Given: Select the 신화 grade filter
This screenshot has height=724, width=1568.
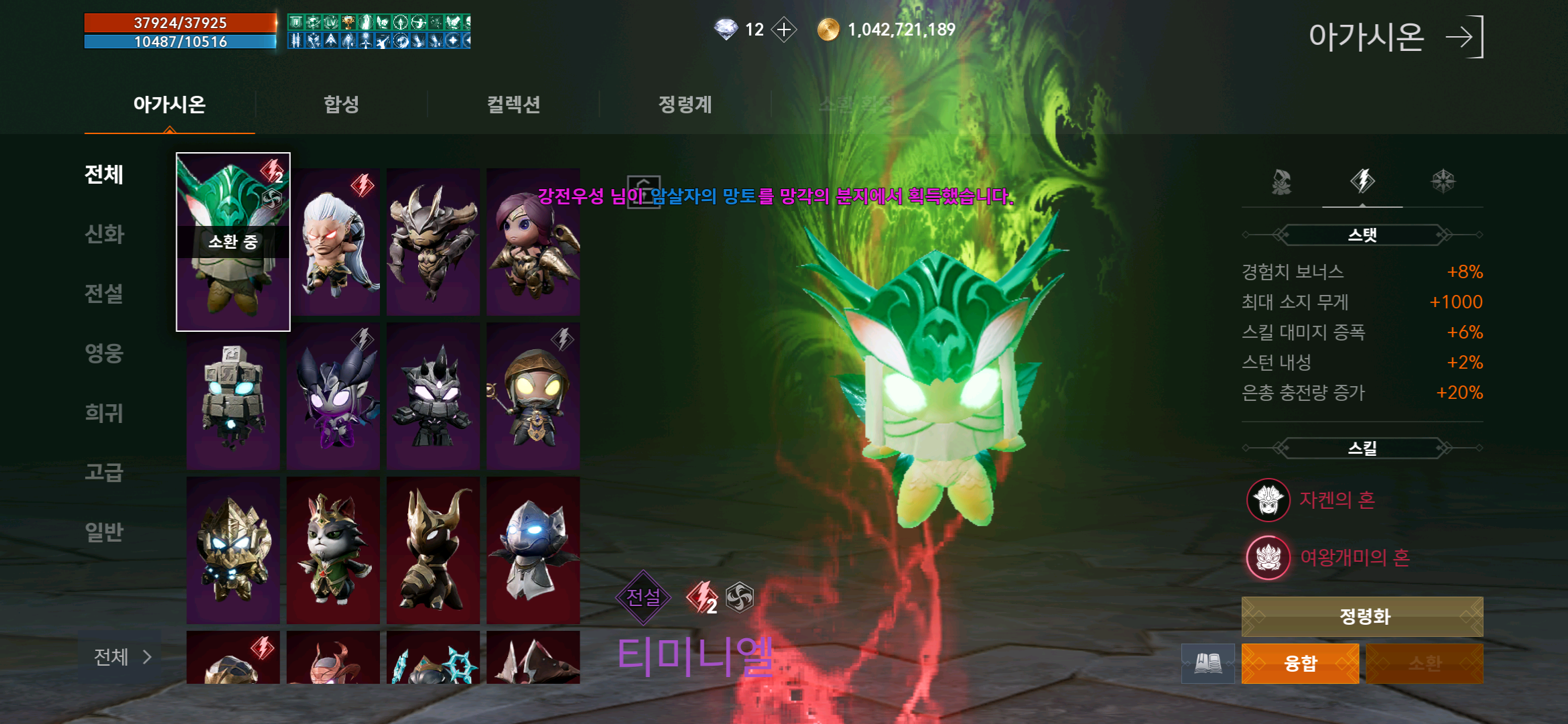Looking at the screenshot, I should pos(104,234).
